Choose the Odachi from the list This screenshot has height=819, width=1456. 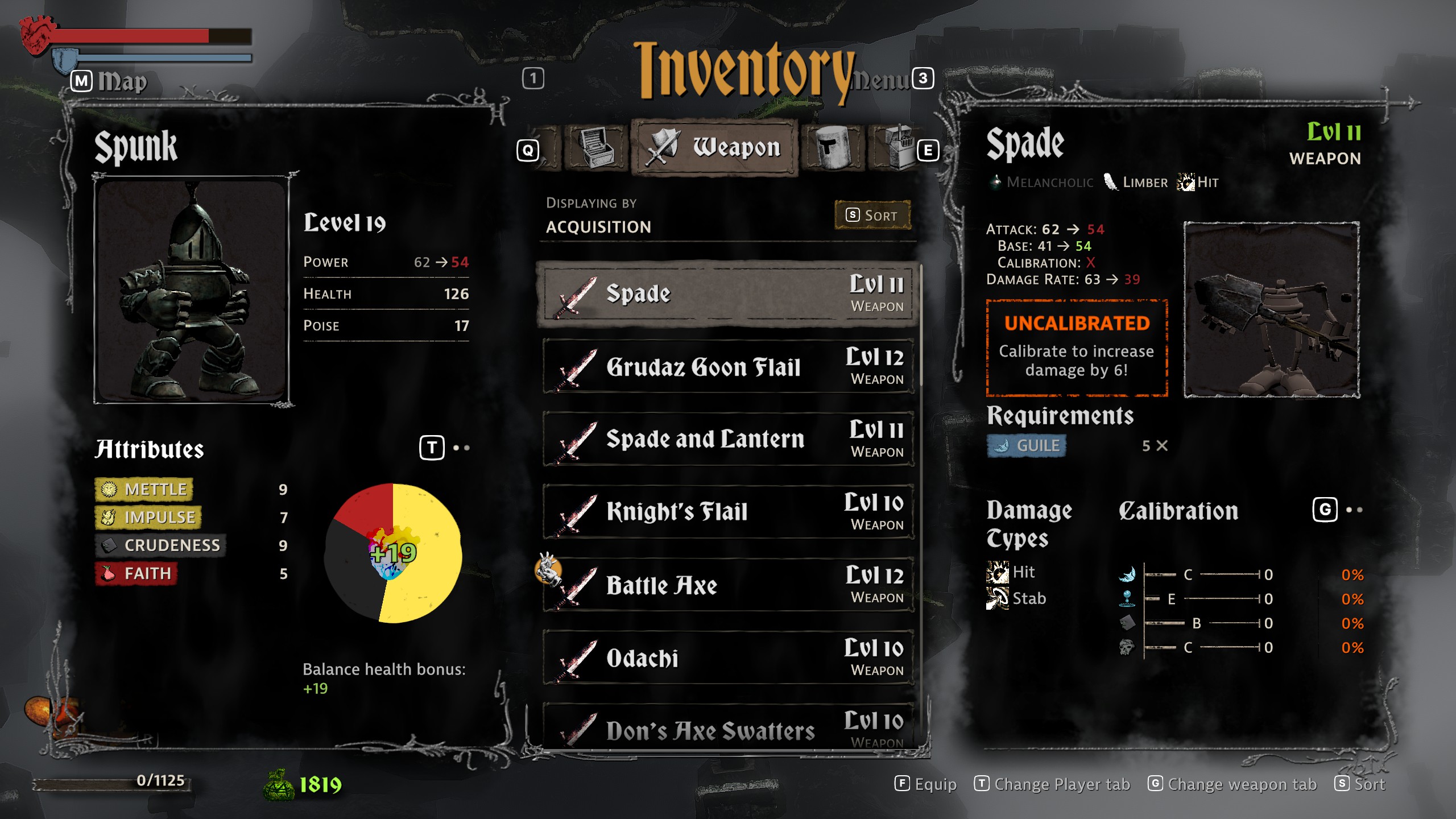(x=727, y=657)
